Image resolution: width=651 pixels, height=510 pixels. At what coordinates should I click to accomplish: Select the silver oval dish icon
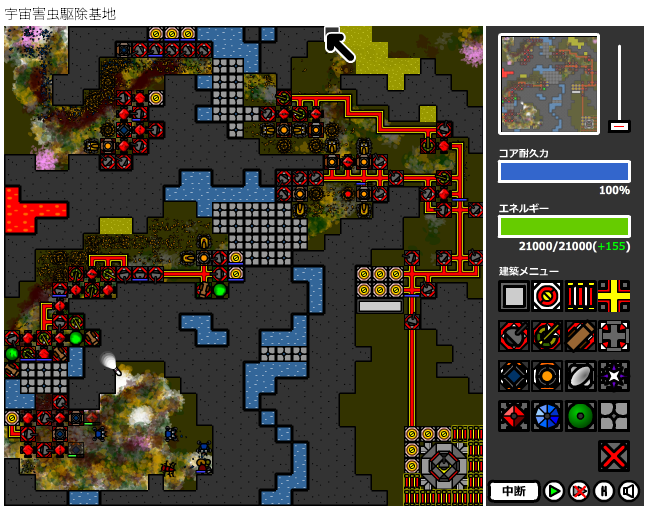pos(580,376)
